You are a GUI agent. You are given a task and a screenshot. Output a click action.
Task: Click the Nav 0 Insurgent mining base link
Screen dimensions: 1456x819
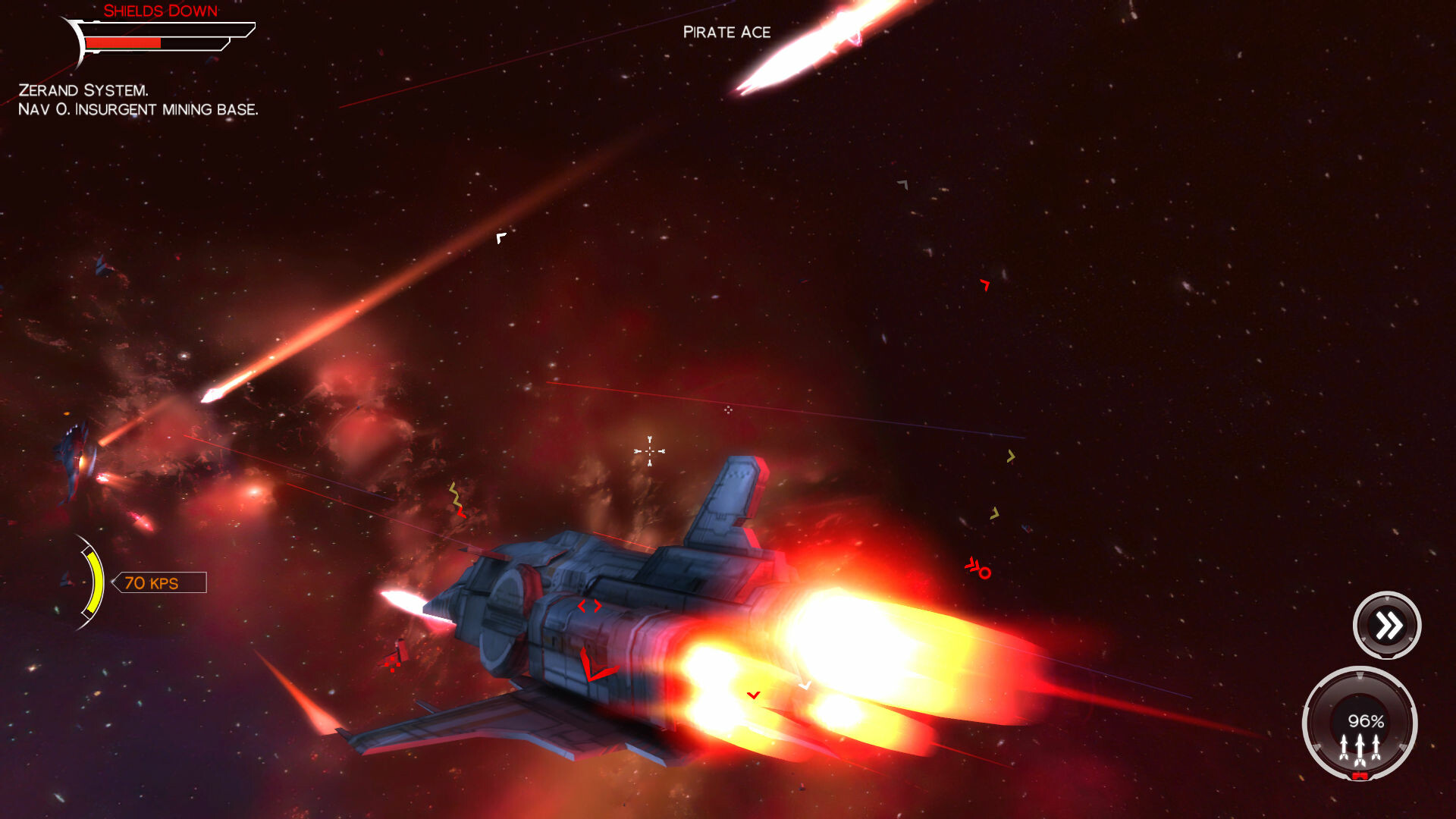139,109
